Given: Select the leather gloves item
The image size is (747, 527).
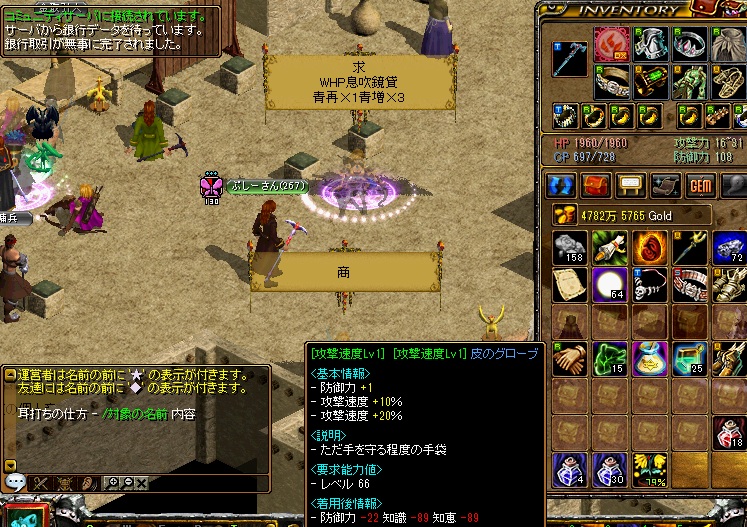Looking at the screenshot, I should pos(570,360).
